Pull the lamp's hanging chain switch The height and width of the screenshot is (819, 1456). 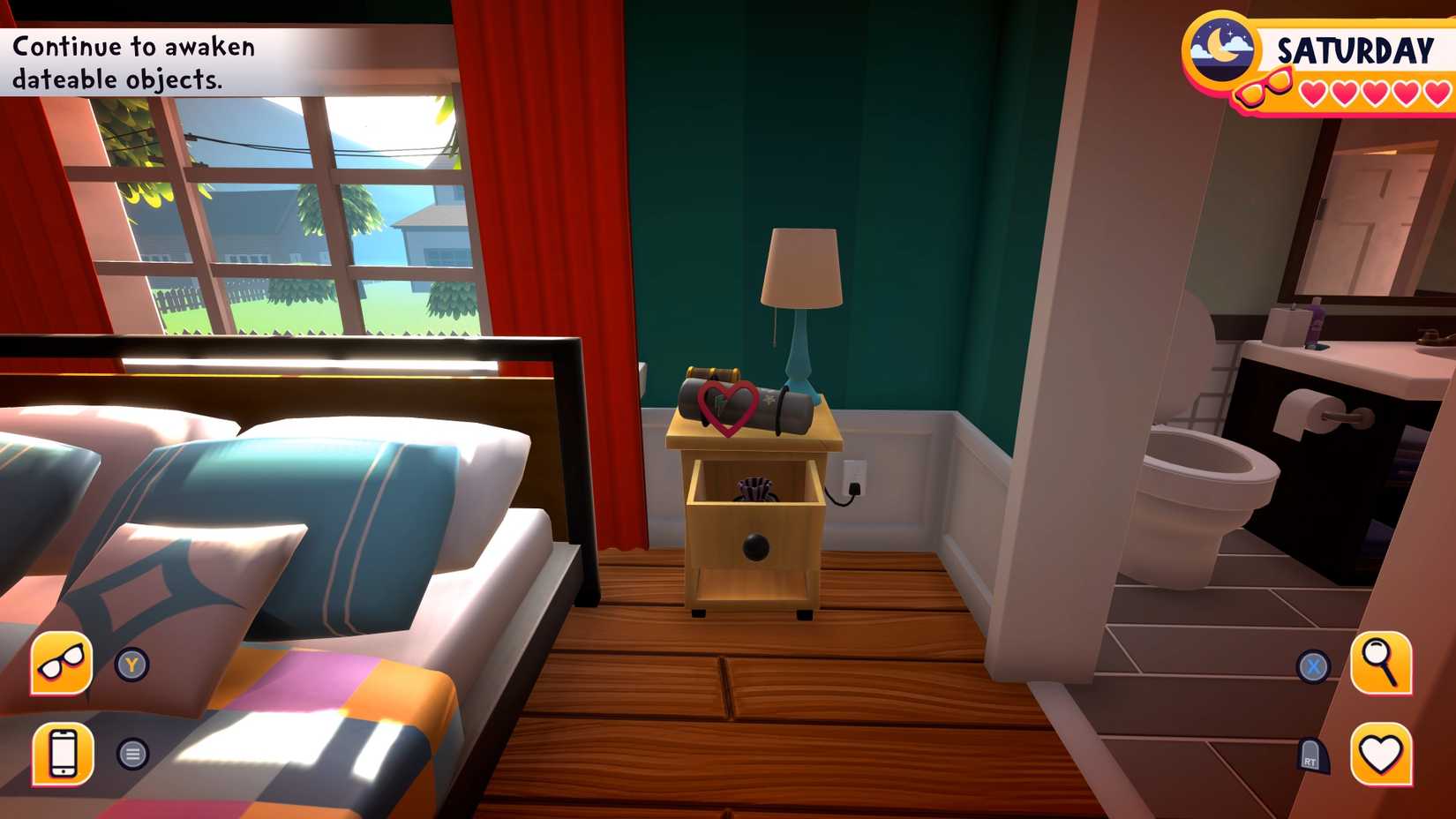[775, 328]
